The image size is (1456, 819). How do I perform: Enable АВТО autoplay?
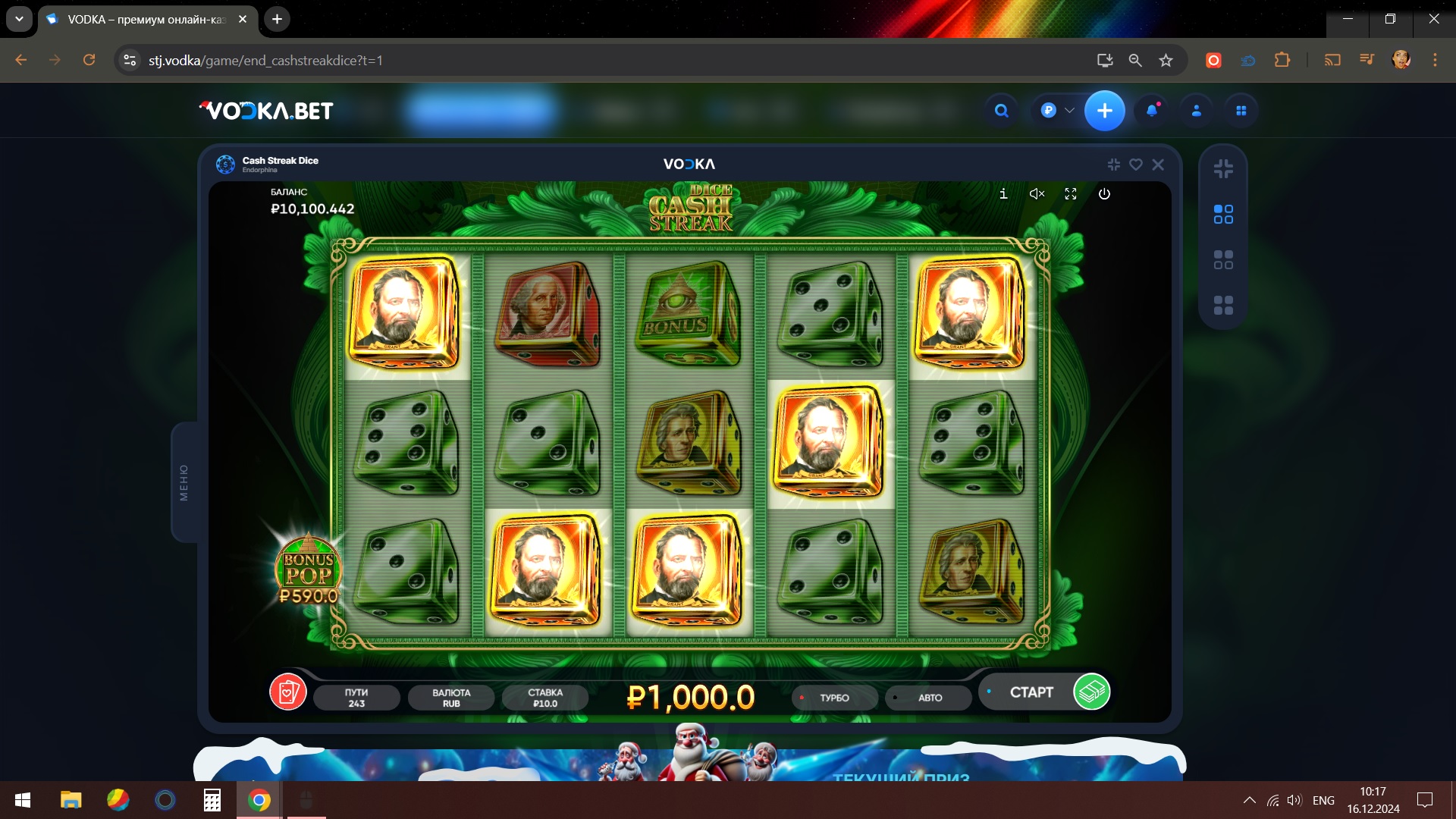pos(929,698)
